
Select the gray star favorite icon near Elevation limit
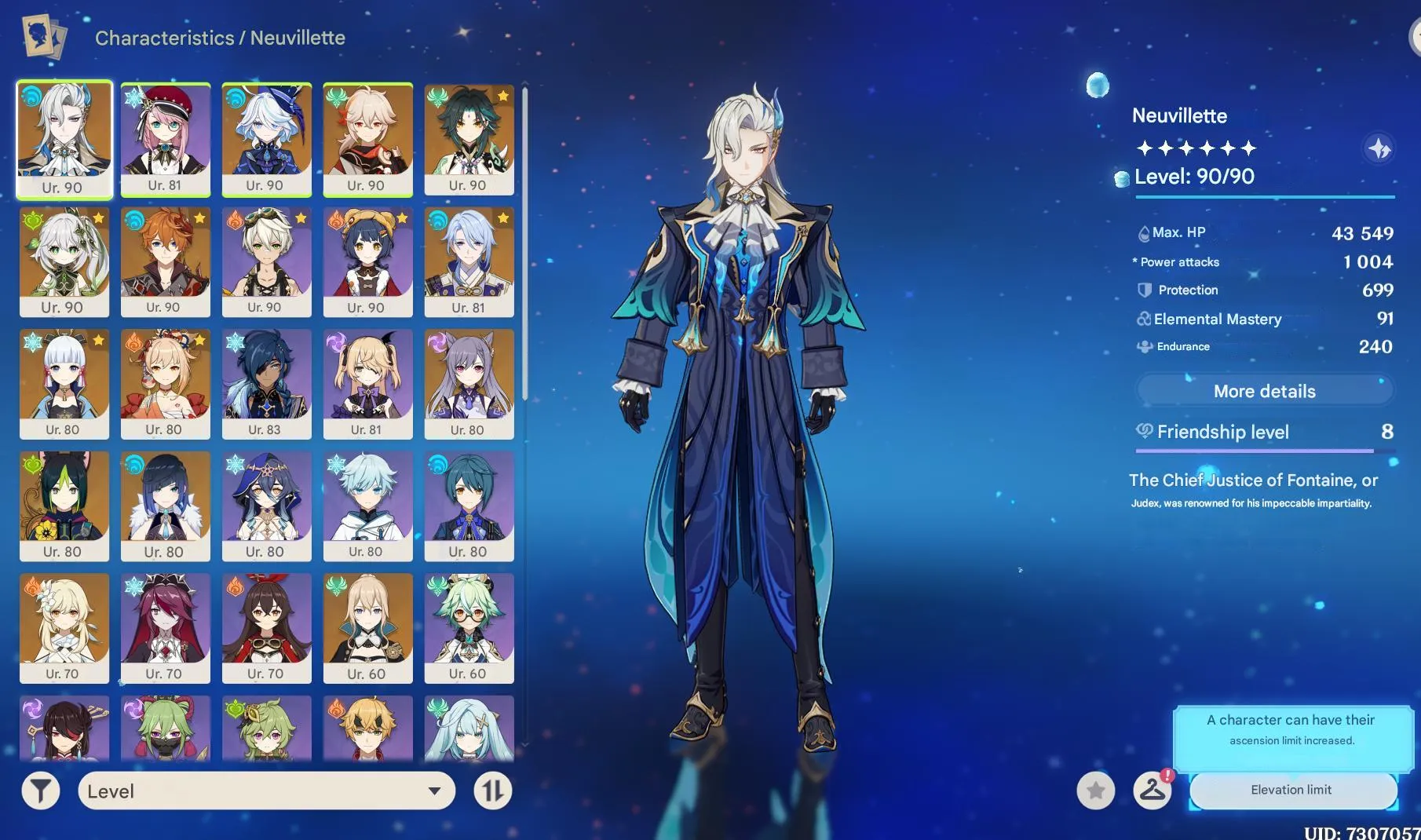(x=1095, y=791)
